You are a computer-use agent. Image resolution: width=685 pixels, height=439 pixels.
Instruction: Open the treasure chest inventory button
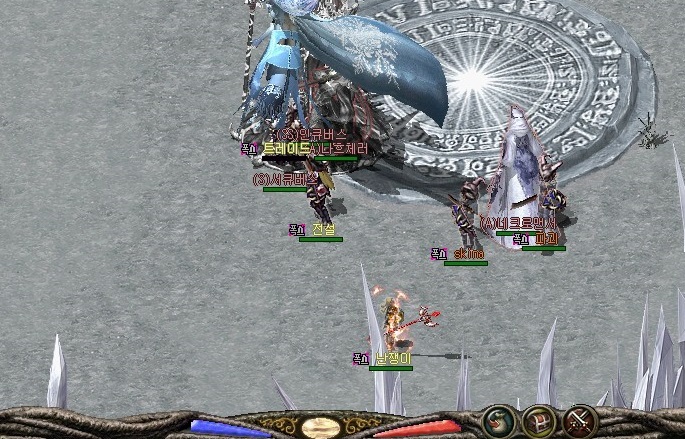540,420
